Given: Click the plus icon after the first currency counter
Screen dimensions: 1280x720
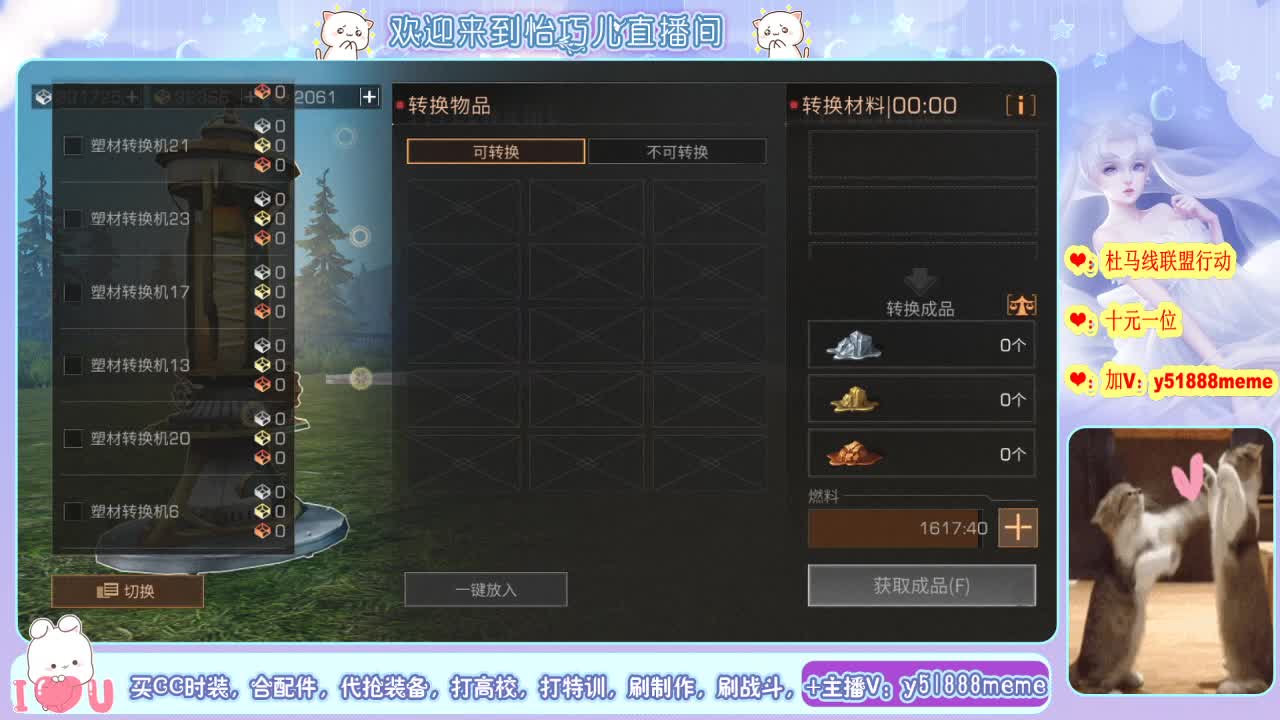Looking at the screenshot, I should point(133,97).
